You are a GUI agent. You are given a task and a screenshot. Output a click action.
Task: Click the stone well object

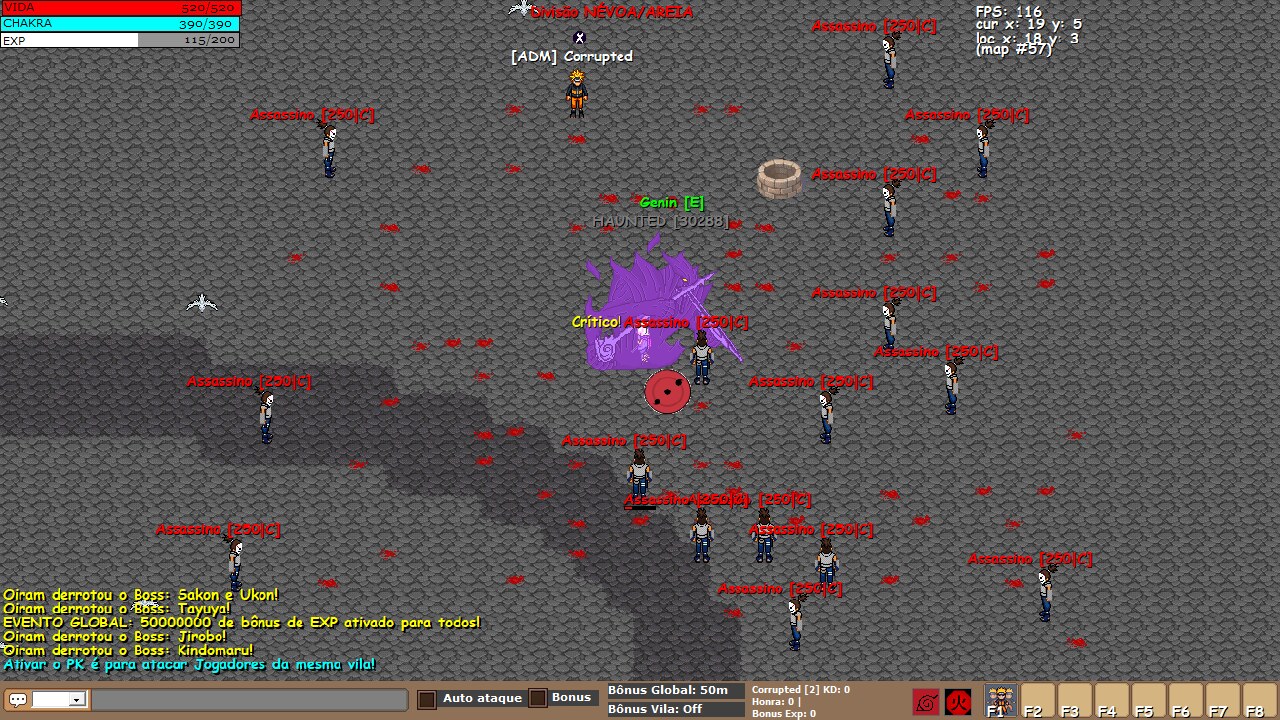pos(781,180)
